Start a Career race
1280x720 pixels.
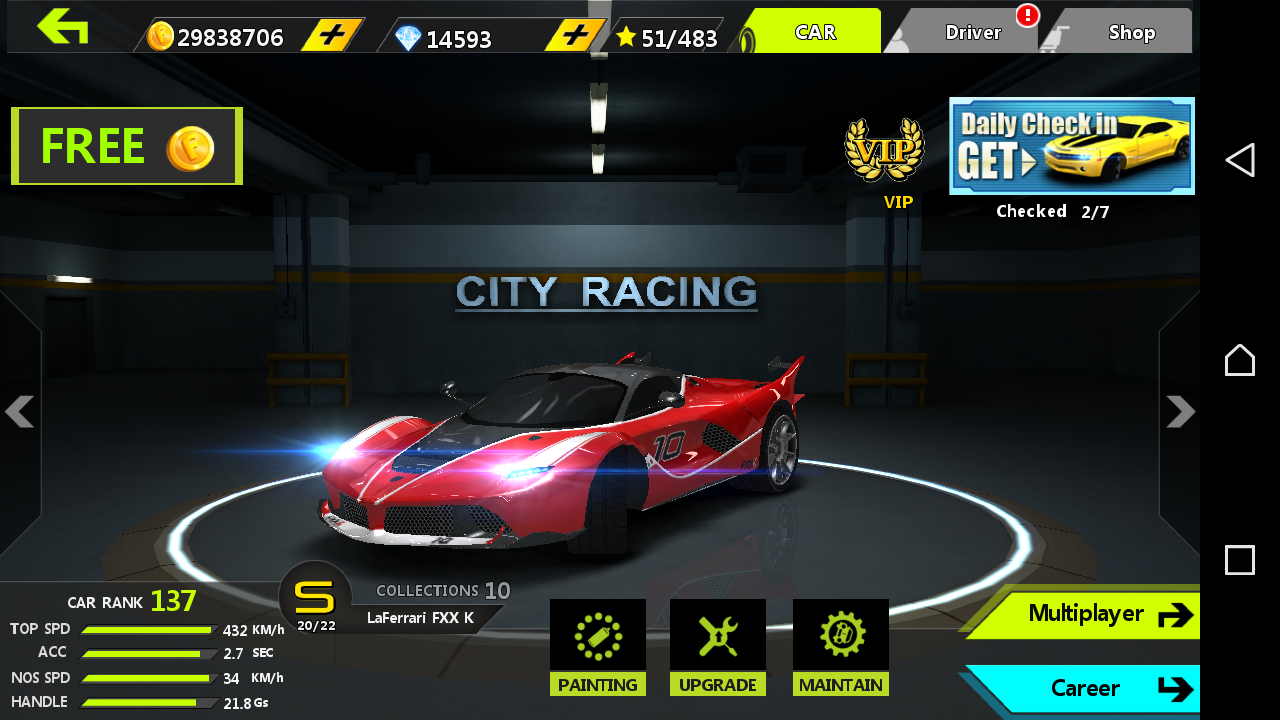pos(1090,688)
